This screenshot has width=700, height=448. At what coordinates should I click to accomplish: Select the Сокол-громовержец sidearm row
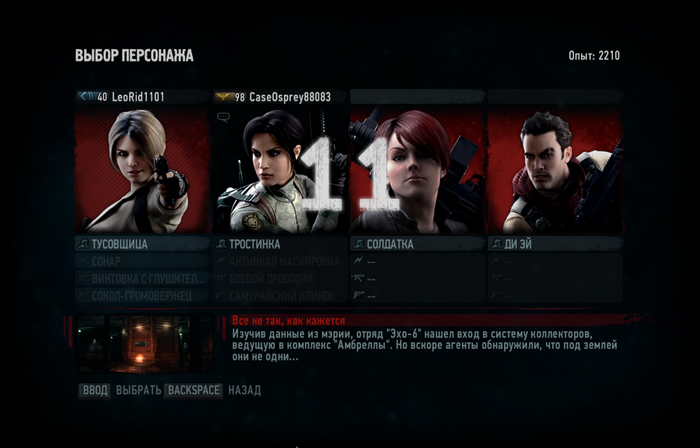(142, 295)
